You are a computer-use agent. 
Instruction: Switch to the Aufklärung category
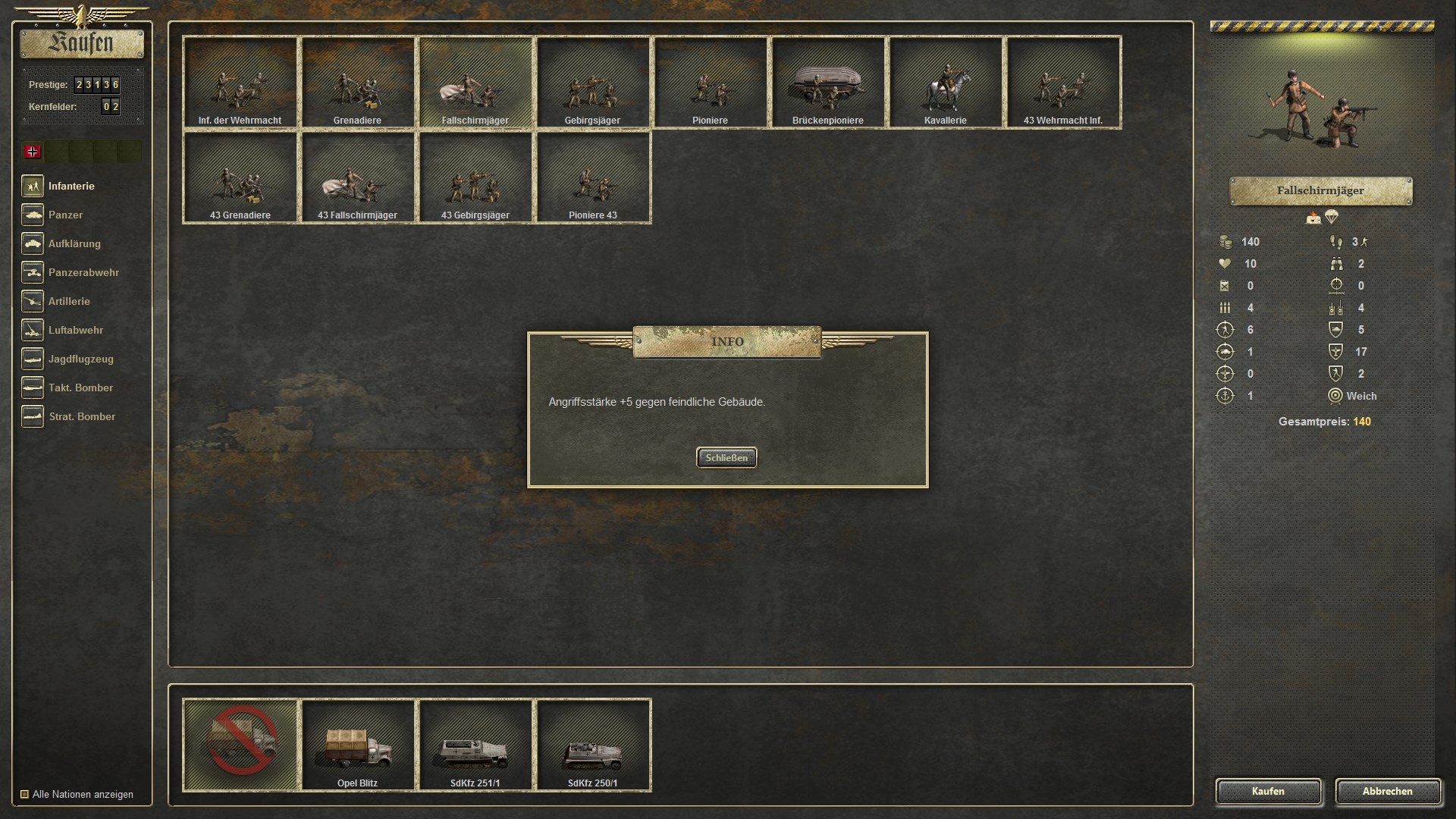click(x=74, y=243)
